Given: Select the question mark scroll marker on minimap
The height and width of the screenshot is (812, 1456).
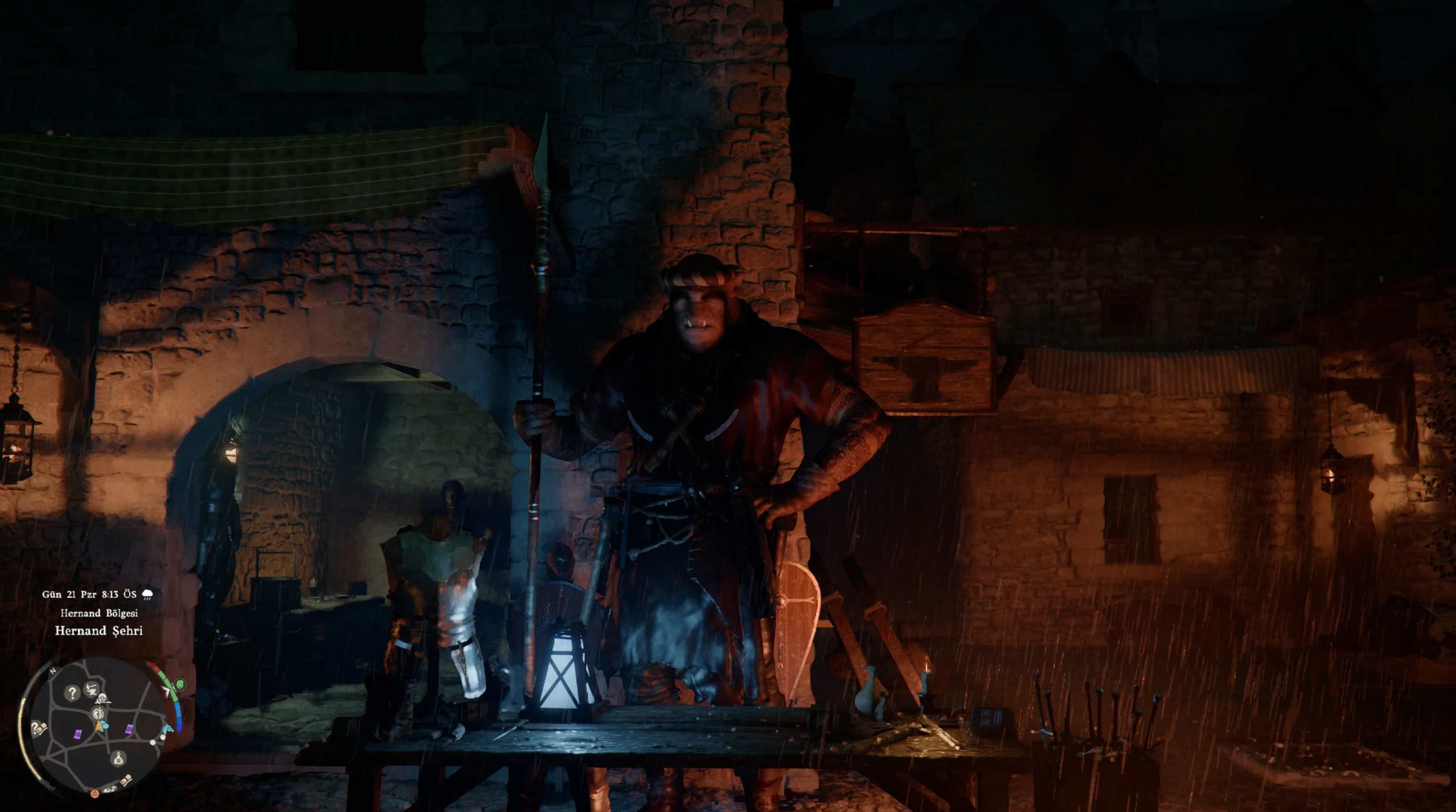Looking at the screenshot, I should click(x=38, y=728).
